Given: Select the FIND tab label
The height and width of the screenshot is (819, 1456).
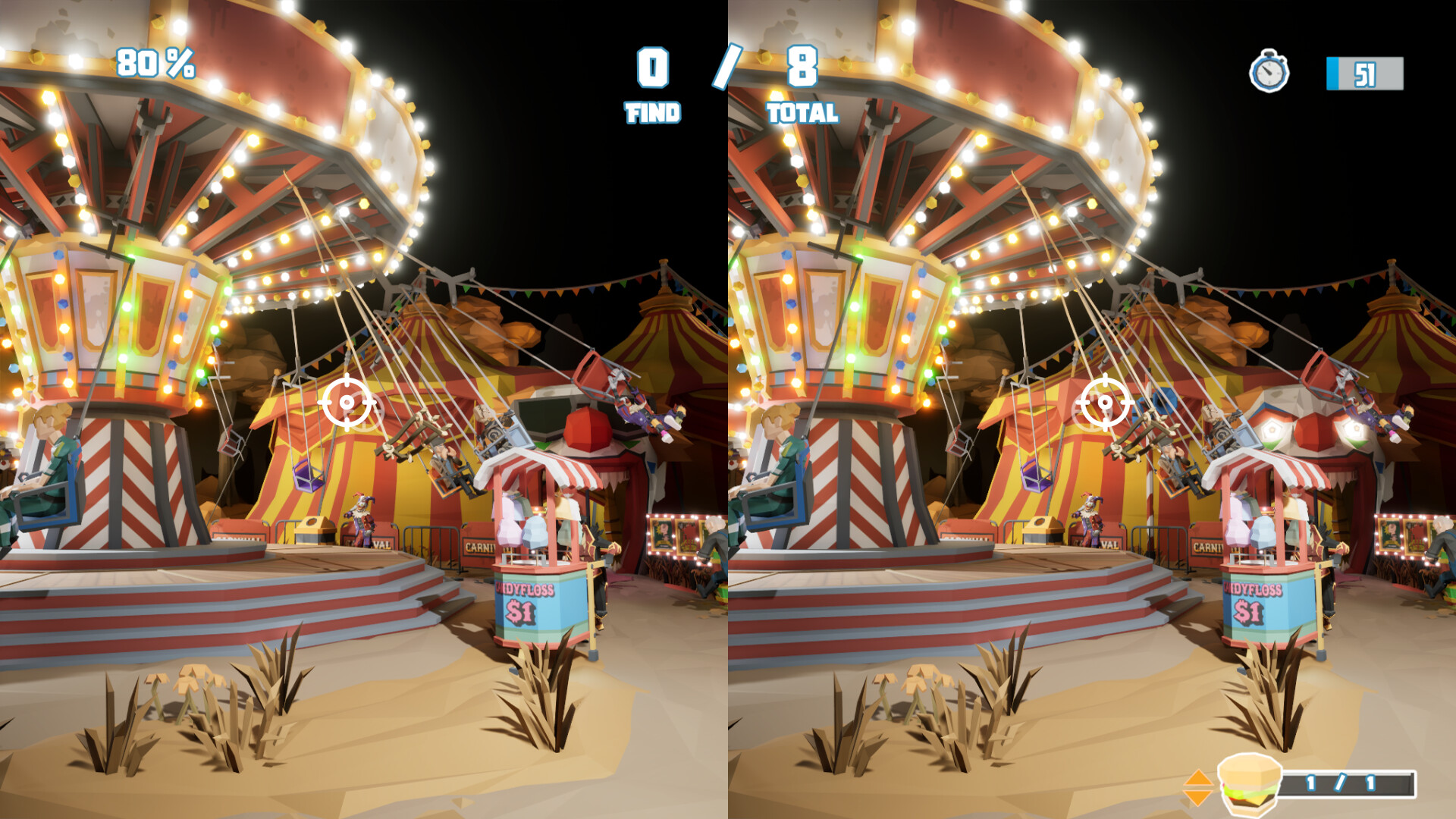Looking at the screenshot, I should point(654,112).
